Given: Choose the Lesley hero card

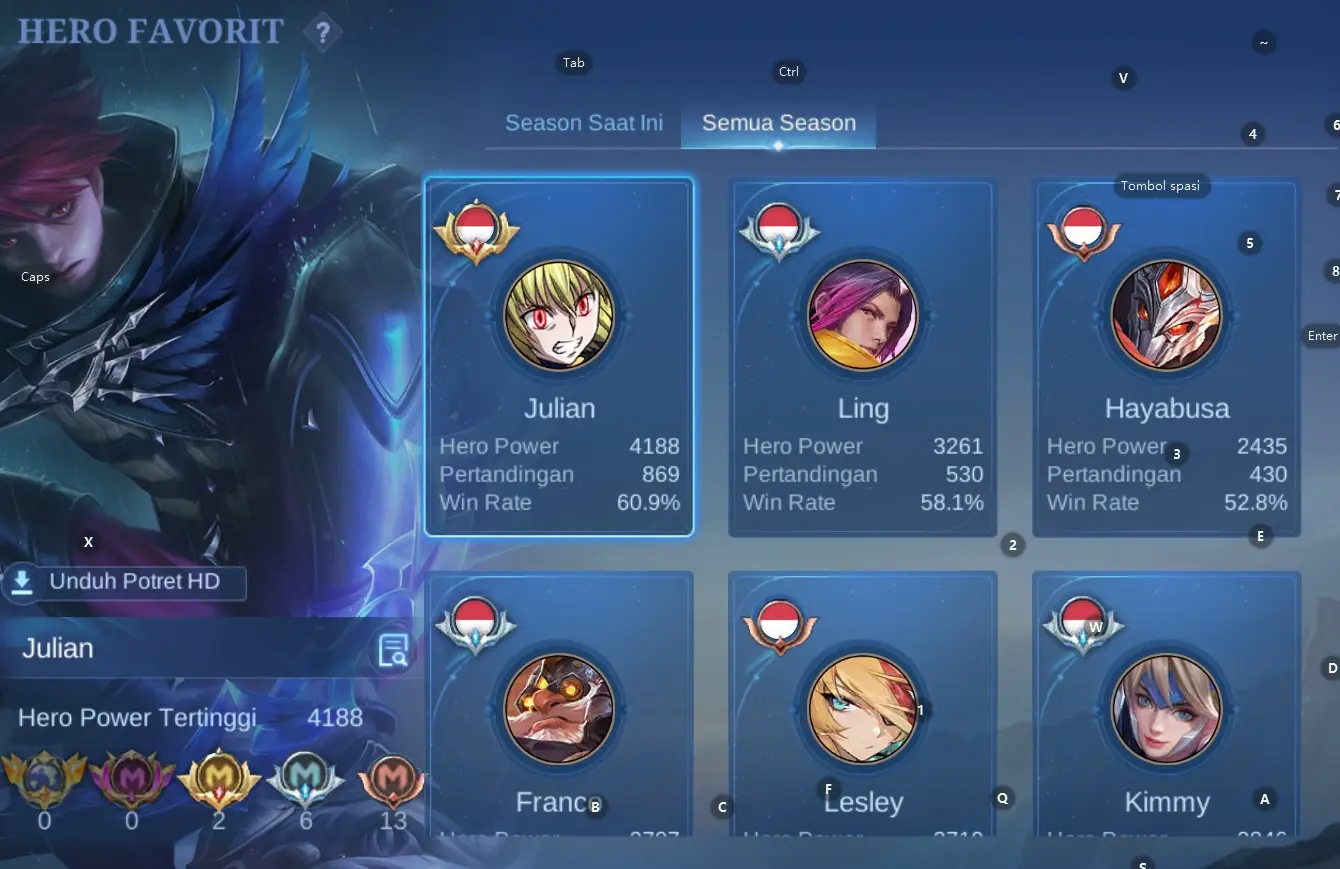Looking at the screenshot, I should pos(862,705).
